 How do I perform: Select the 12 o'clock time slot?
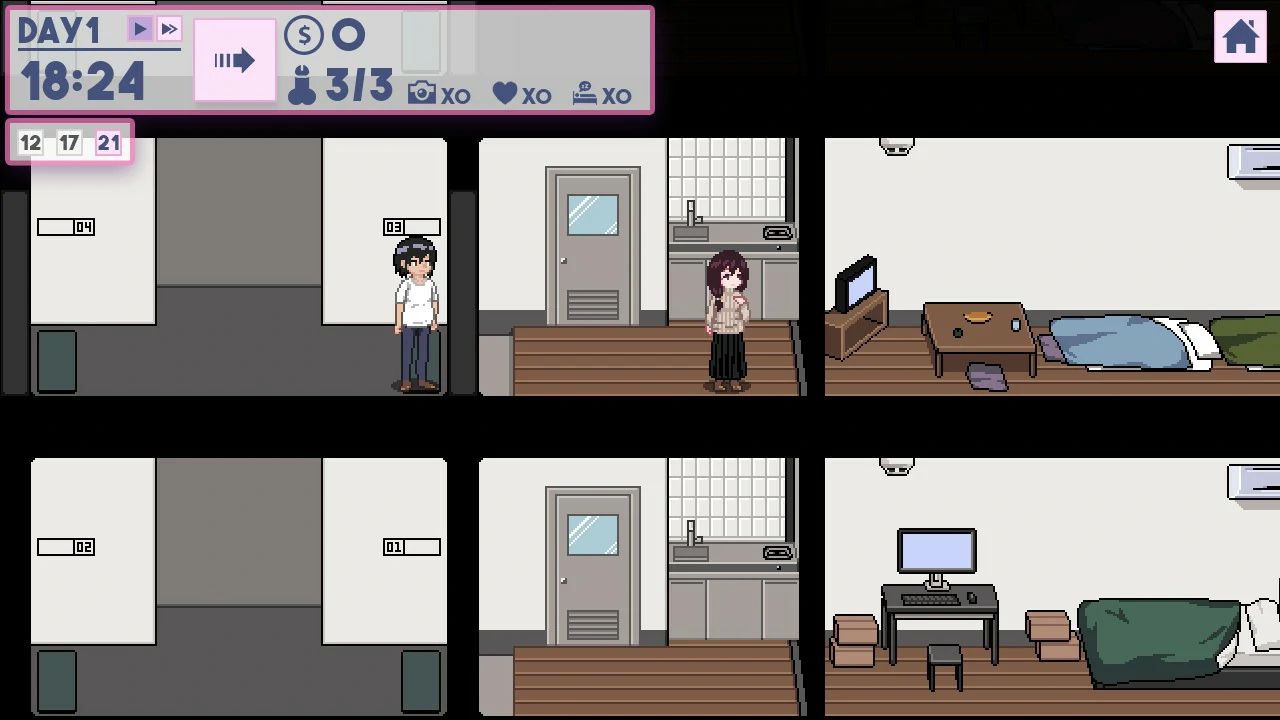point(30,143)
